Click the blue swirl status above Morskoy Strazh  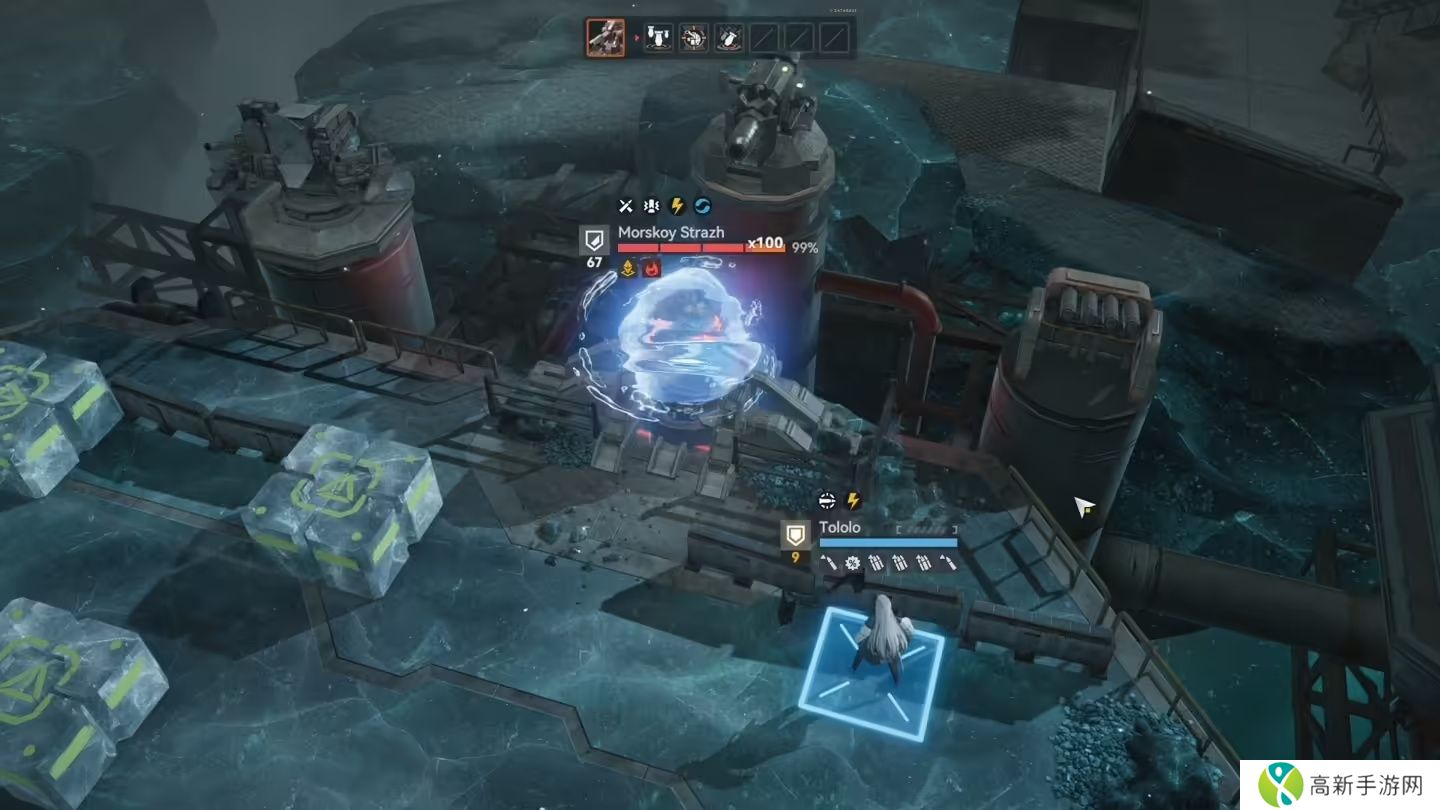pyautogui.click(x=702, y=206)
